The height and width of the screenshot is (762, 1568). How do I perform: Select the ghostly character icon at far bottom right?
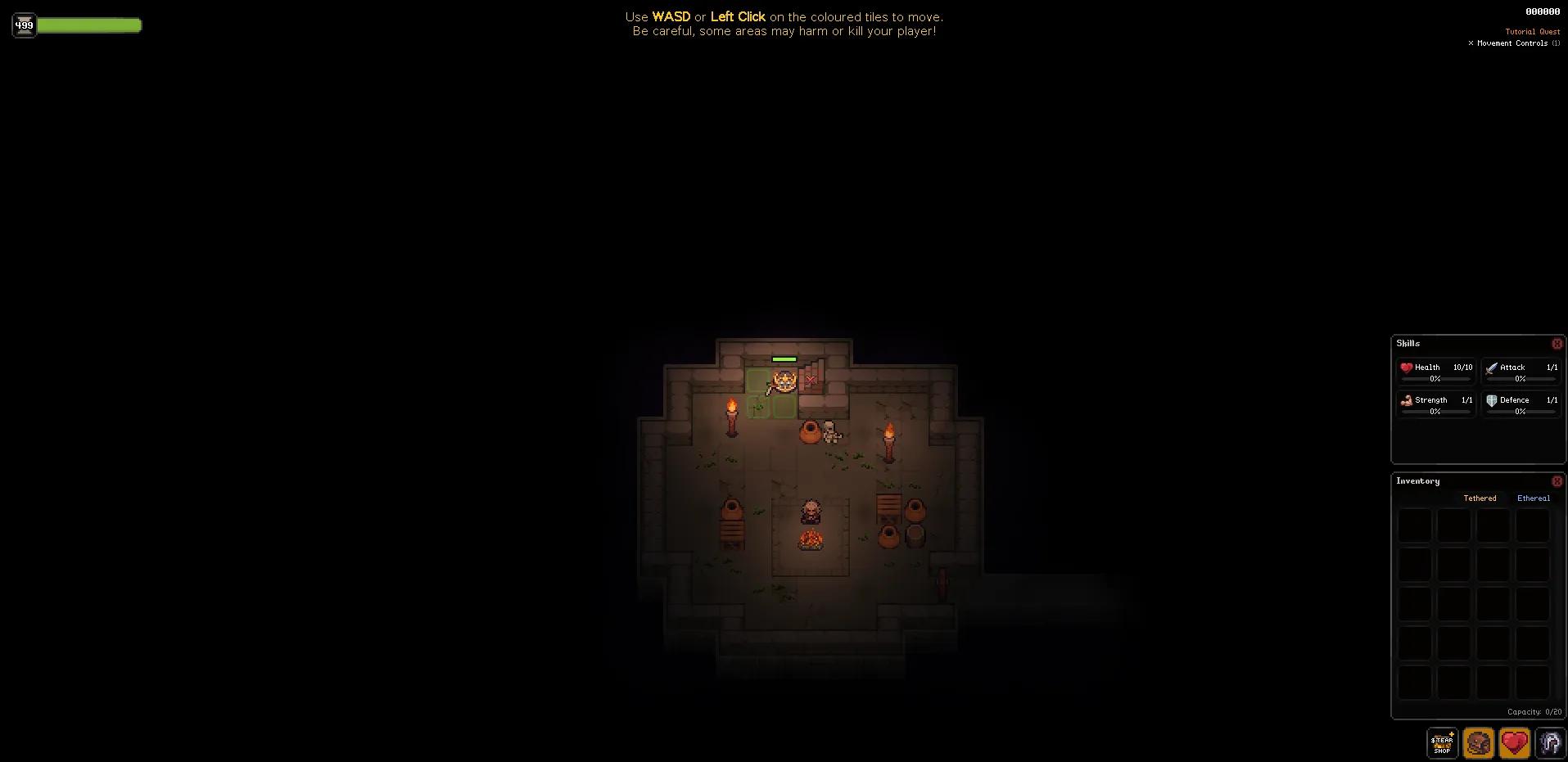(x=1549, y=743)
